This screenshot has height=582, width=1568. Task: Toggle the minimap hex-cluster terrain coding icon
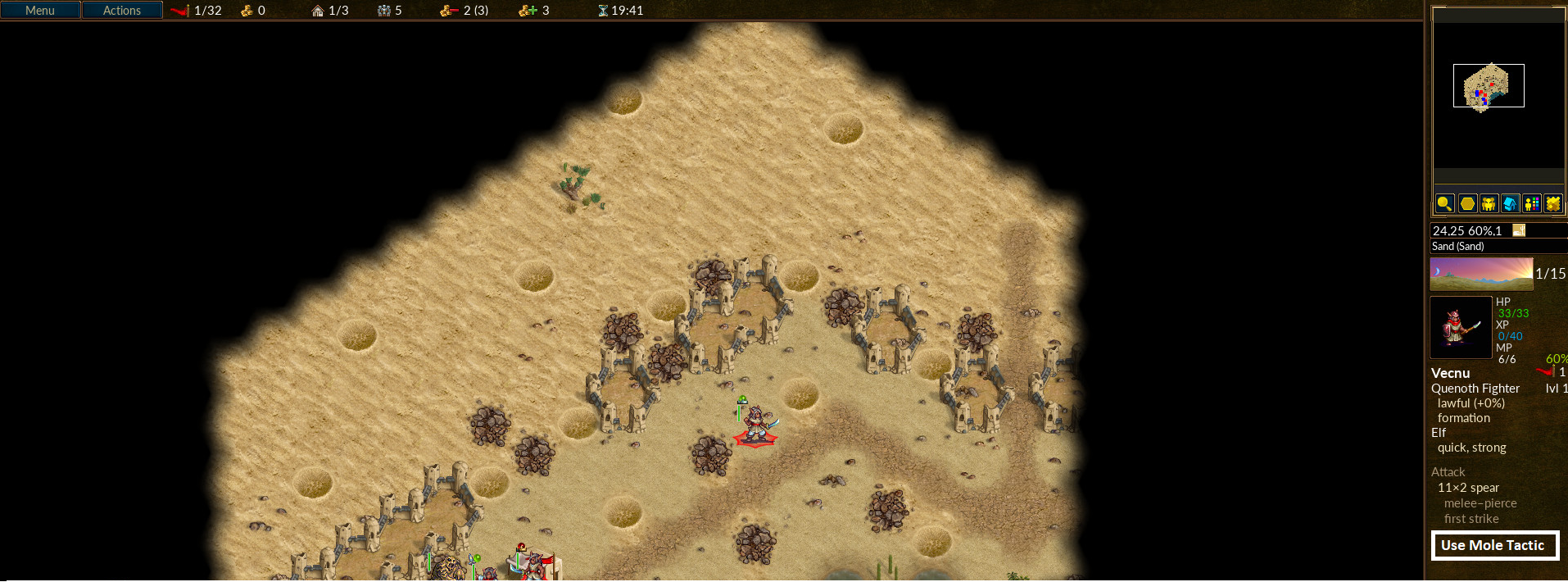pyautogui.click(x=1552, y=203)
